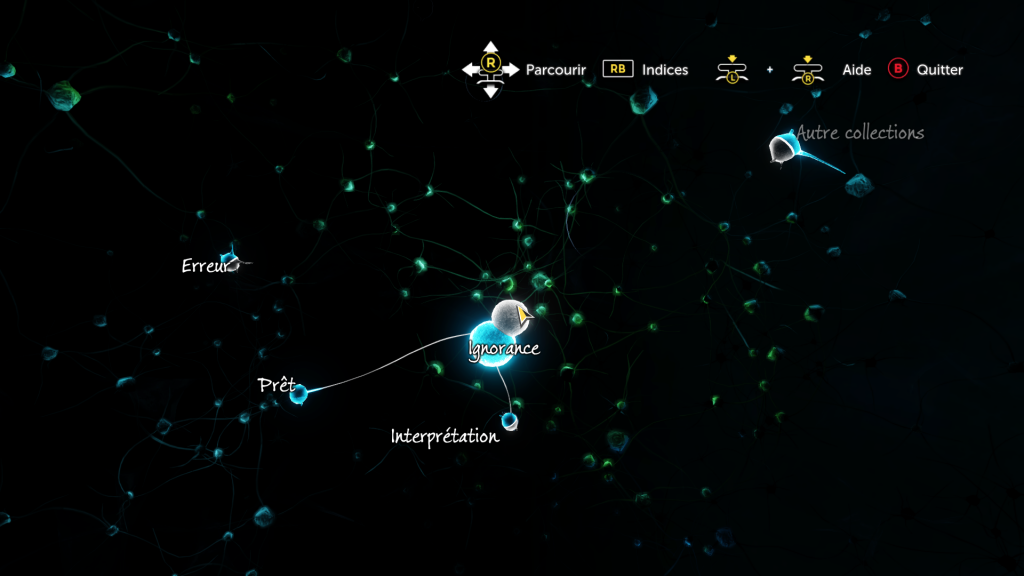Choose the Prêt node
This screenshot has width=1024, height=576.
298,394
